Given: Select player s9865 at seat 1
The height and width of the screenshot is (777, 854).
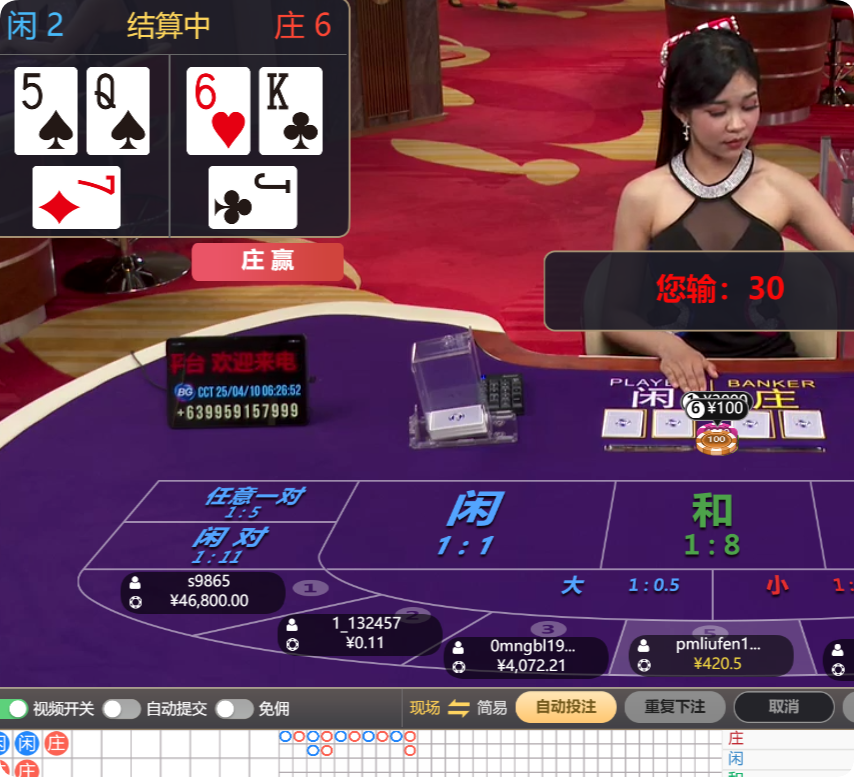Looking at the screenshot, I should [202, 591].
